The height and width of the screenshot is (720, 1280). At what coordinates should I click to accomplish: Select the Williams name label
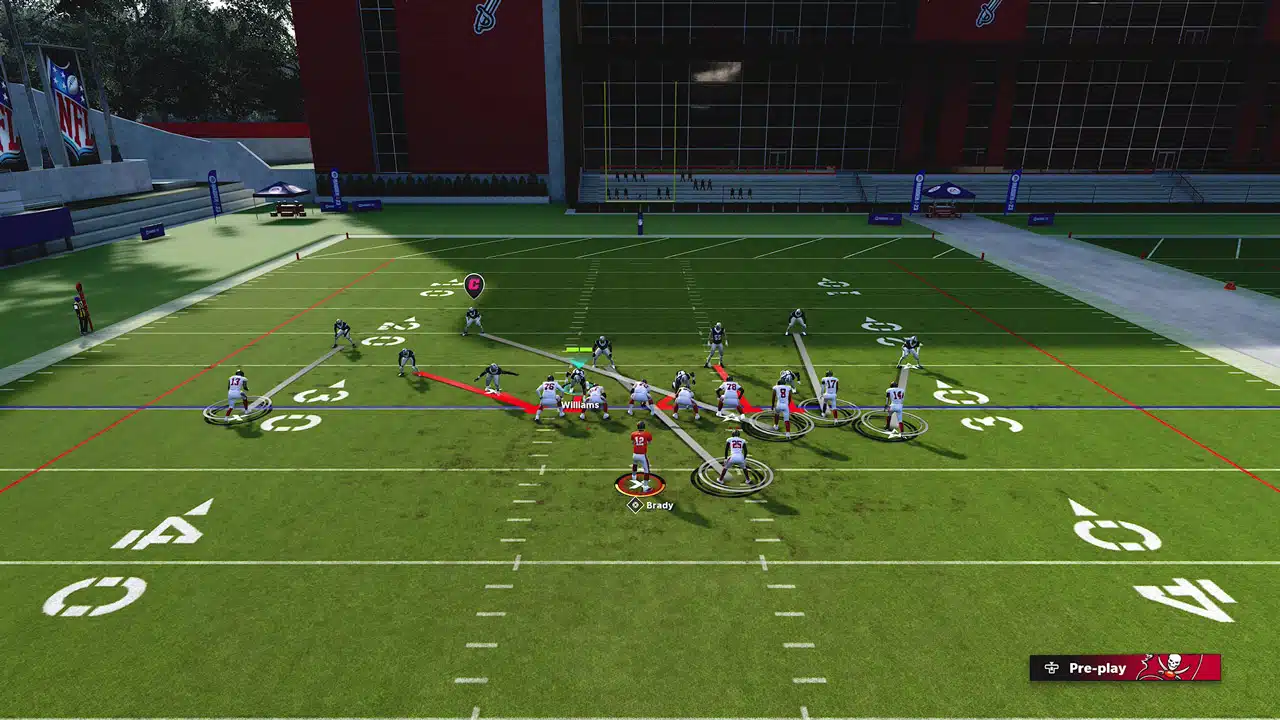pos(578,404)
